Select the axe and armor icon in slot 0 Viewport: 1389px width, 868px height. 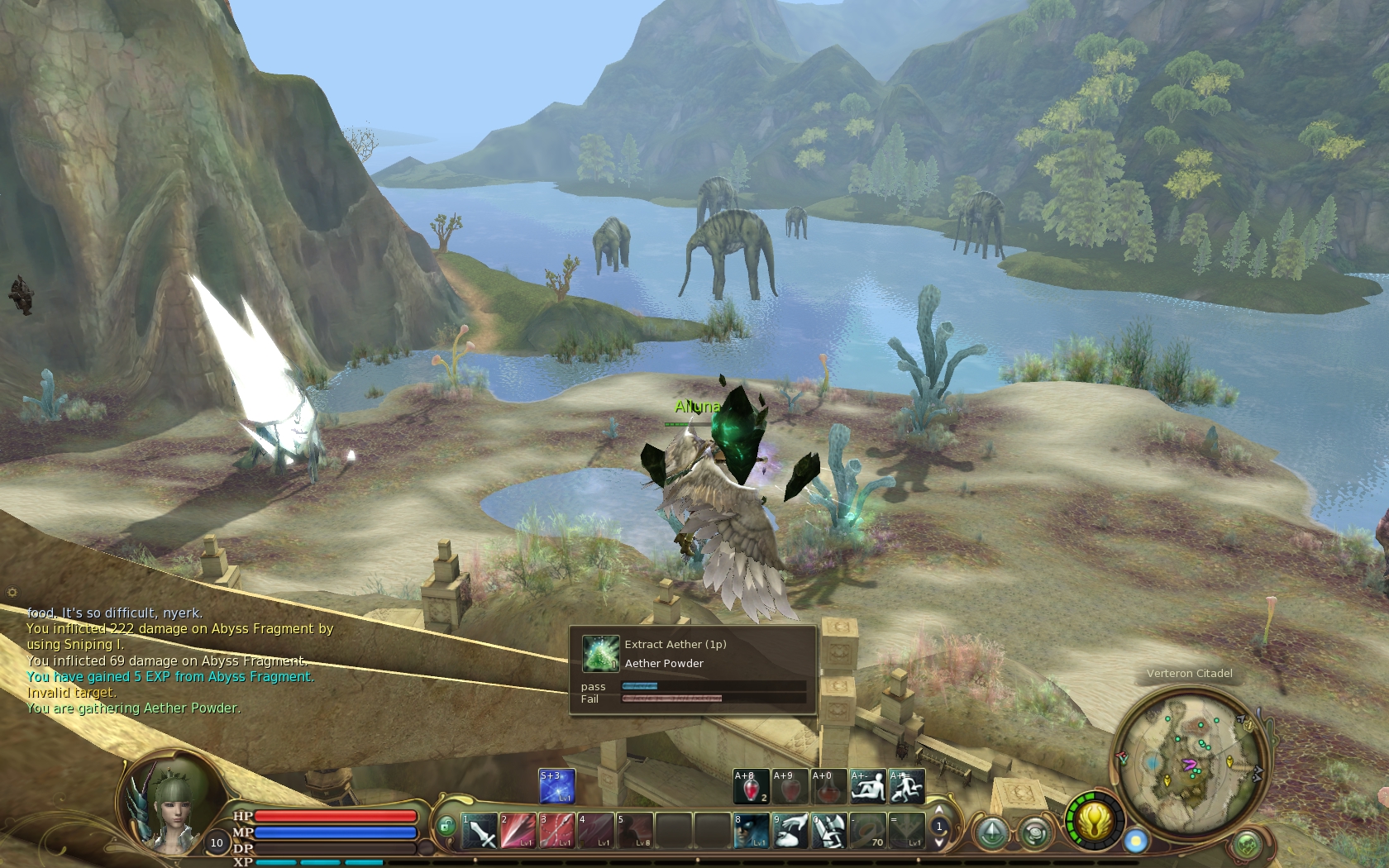click(828, 831)
